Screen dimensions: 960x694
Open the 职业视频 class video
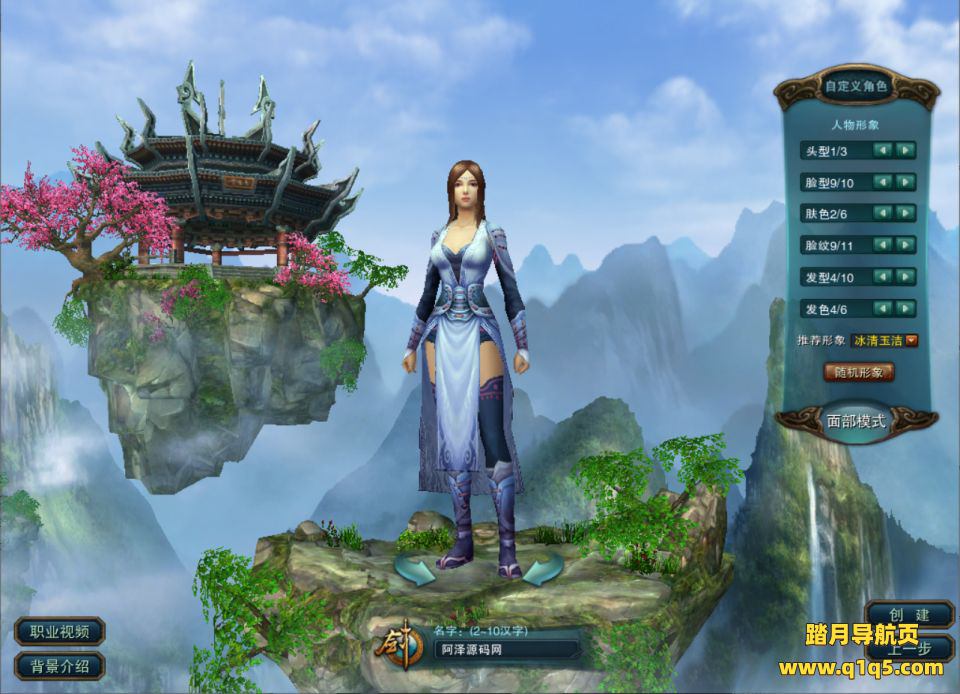tap(60, 631)
